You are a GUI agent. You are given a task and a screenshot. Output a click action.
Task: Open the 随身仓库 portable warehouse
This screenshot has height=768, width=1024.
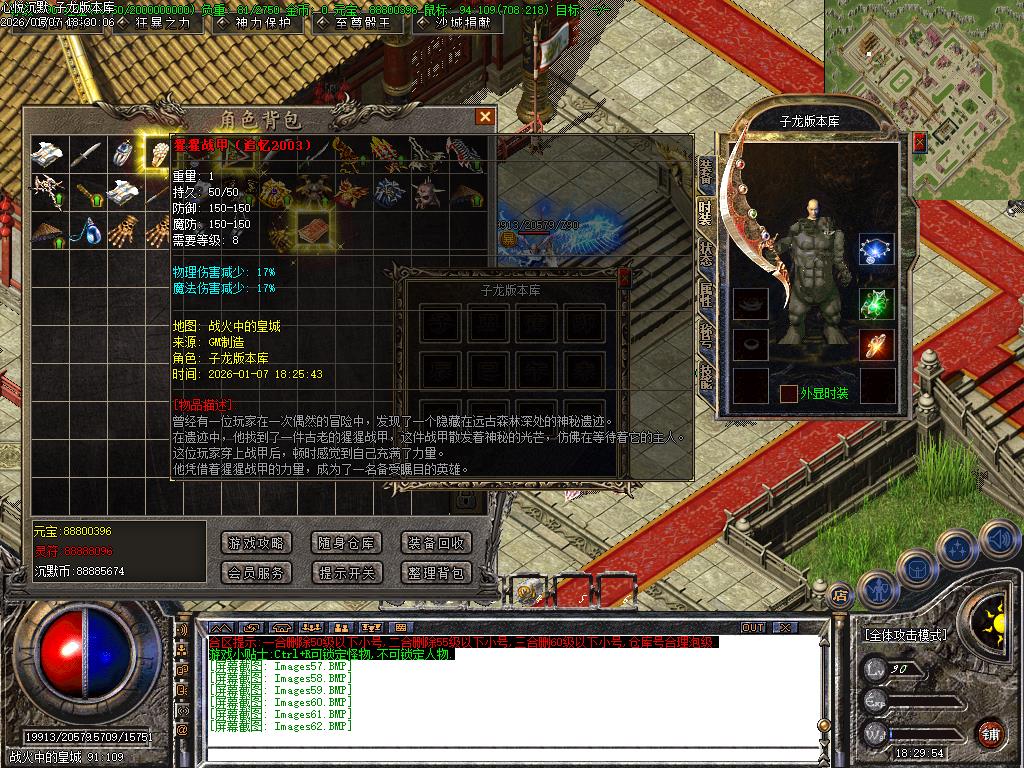coord(346,543)
